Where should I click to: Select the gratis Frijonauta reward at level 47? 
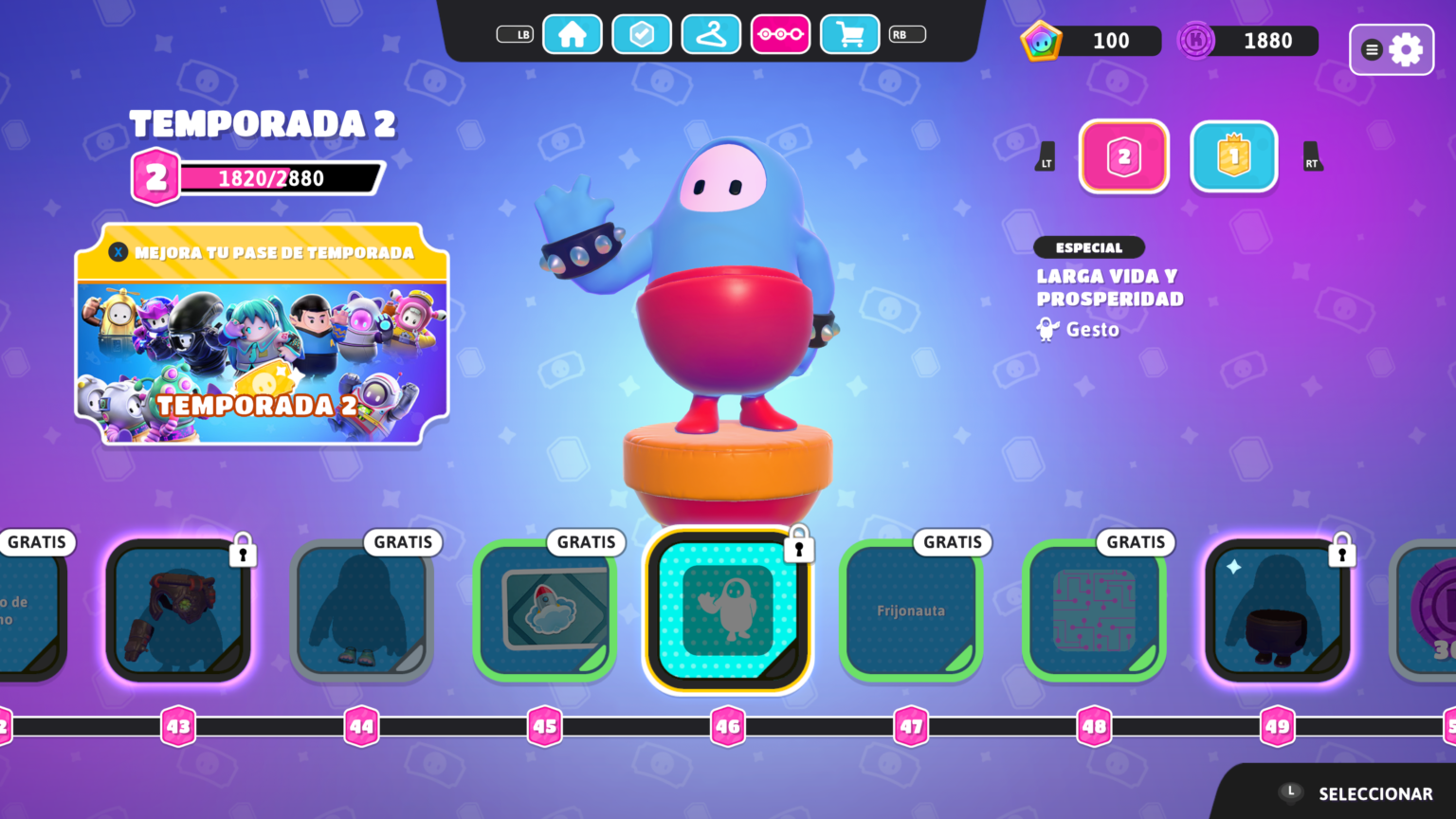911,610
